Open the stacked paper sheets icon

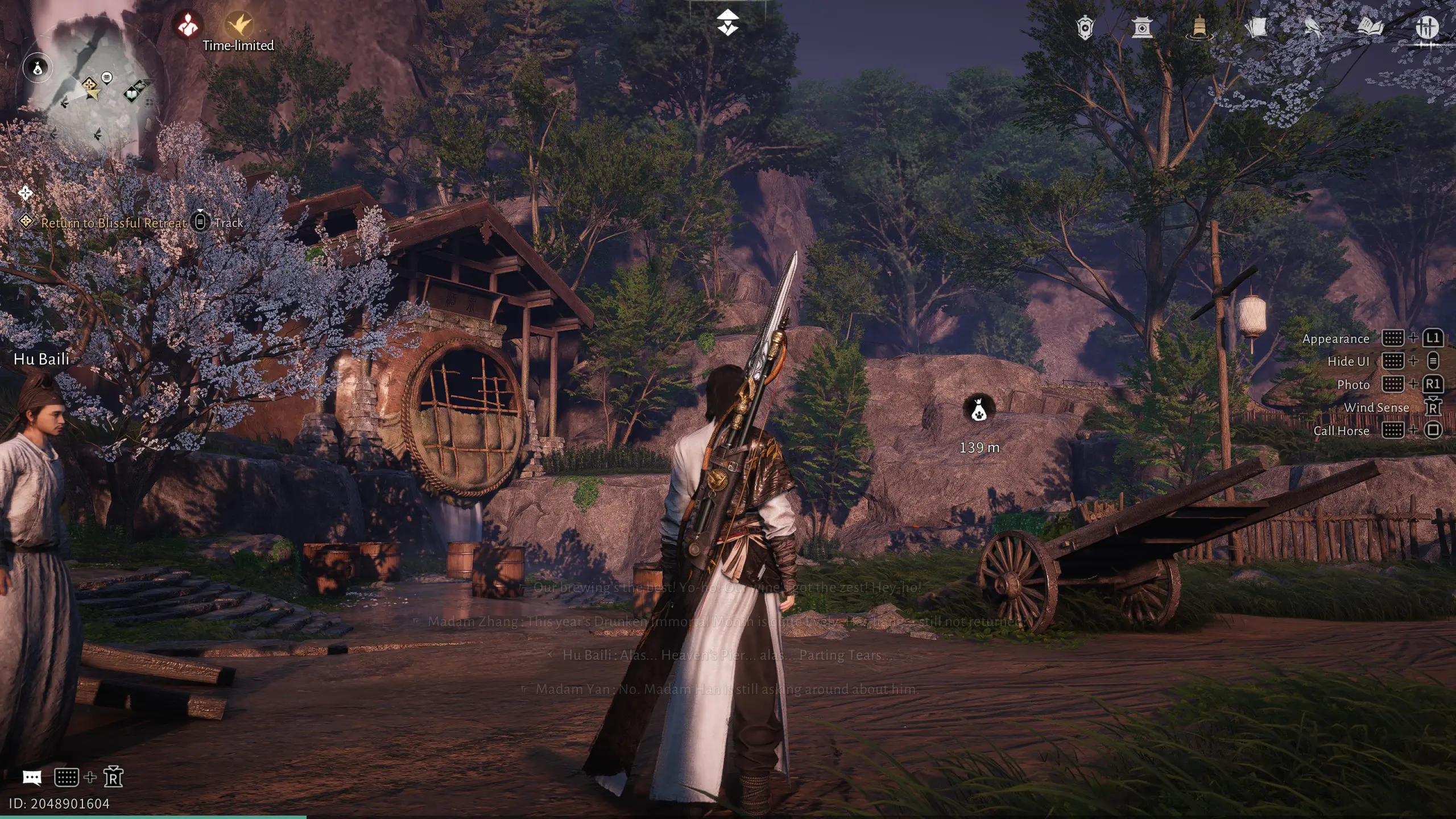1256,27
